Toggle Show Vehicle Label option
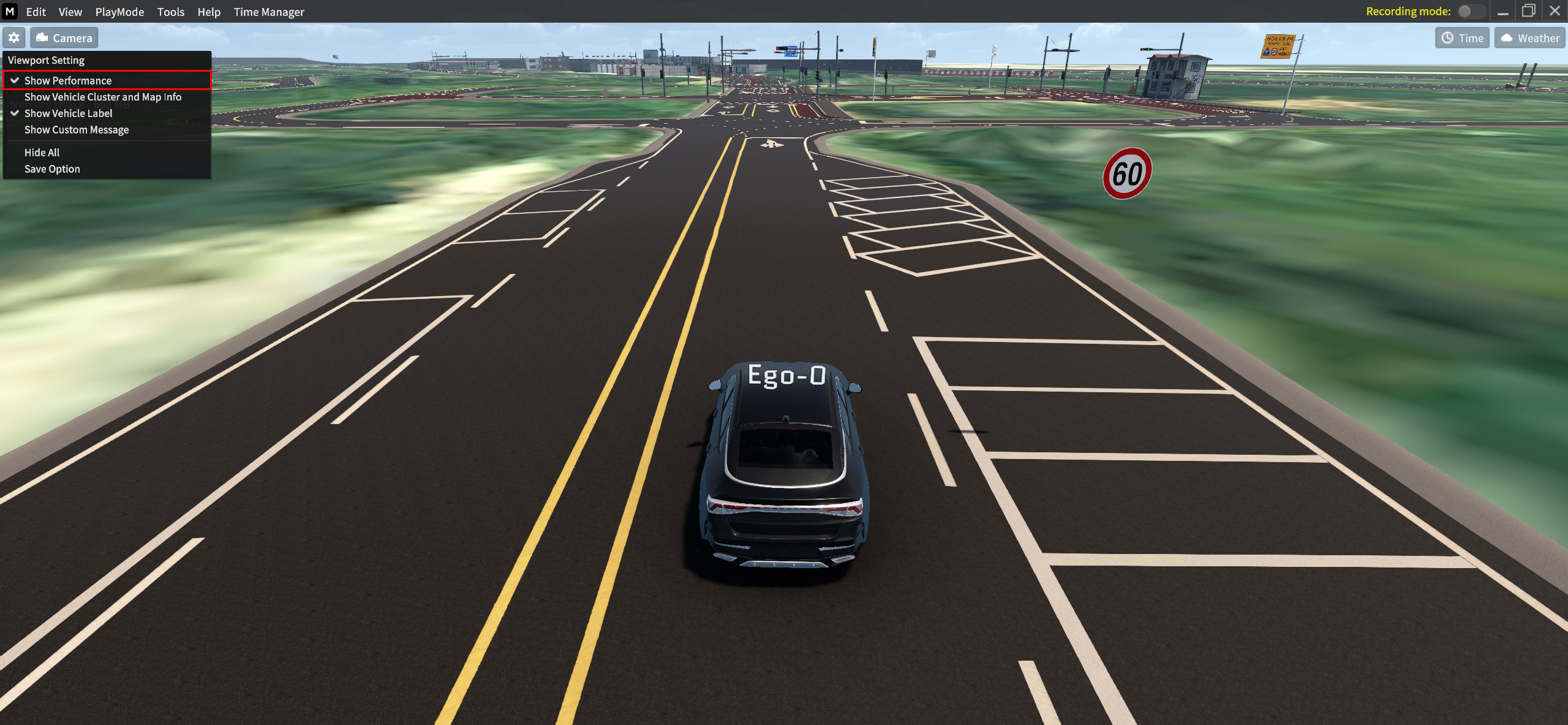This screenshot has width=1568, height=725. (69, 113)
